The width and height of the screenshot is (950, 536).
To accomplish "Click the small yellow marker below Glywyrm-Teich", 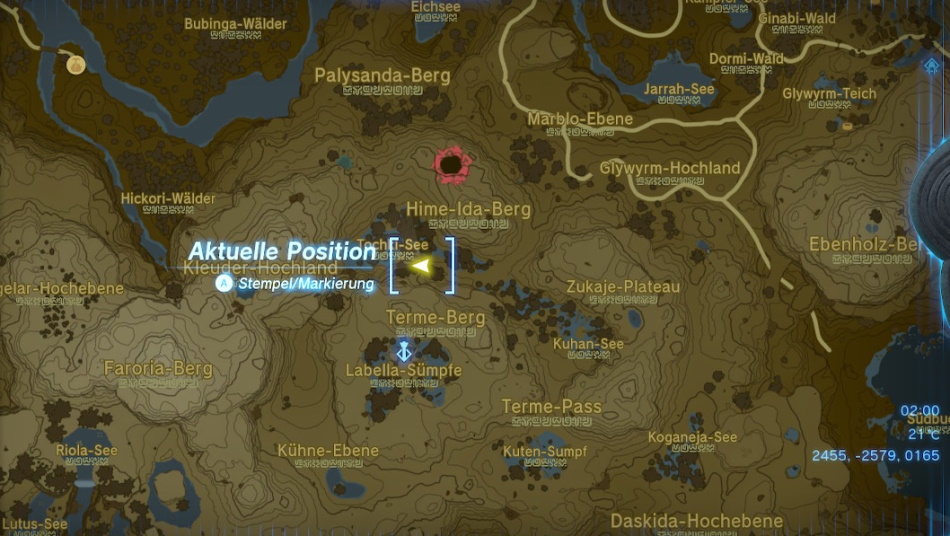I will tap(849, 128).
